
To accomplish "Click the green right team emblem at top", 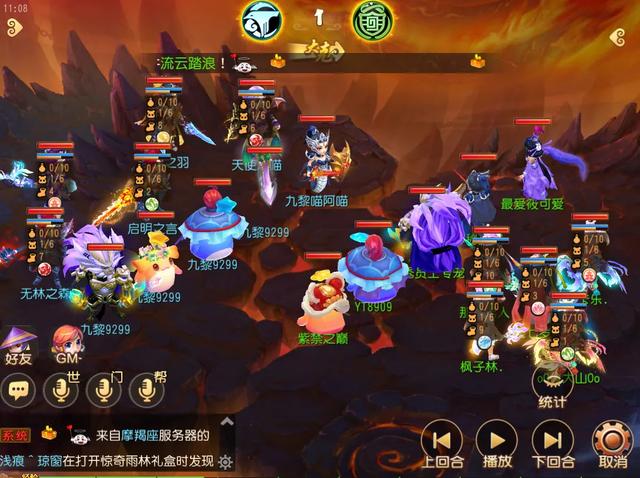I will (x=372, y=19).
